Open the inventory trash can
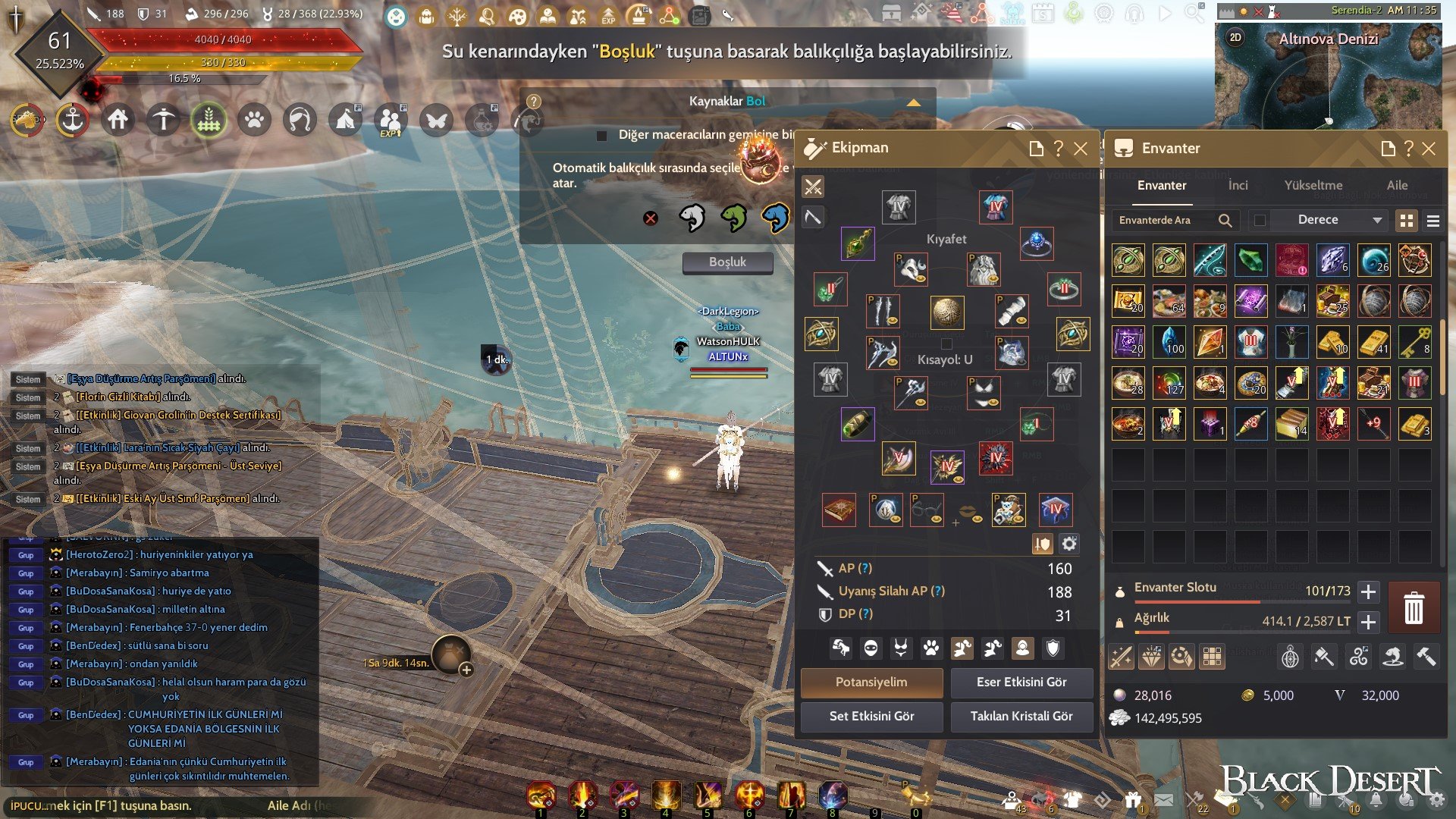The width and height of the screenshot is (1456, 819). (x=1414, y=608)
